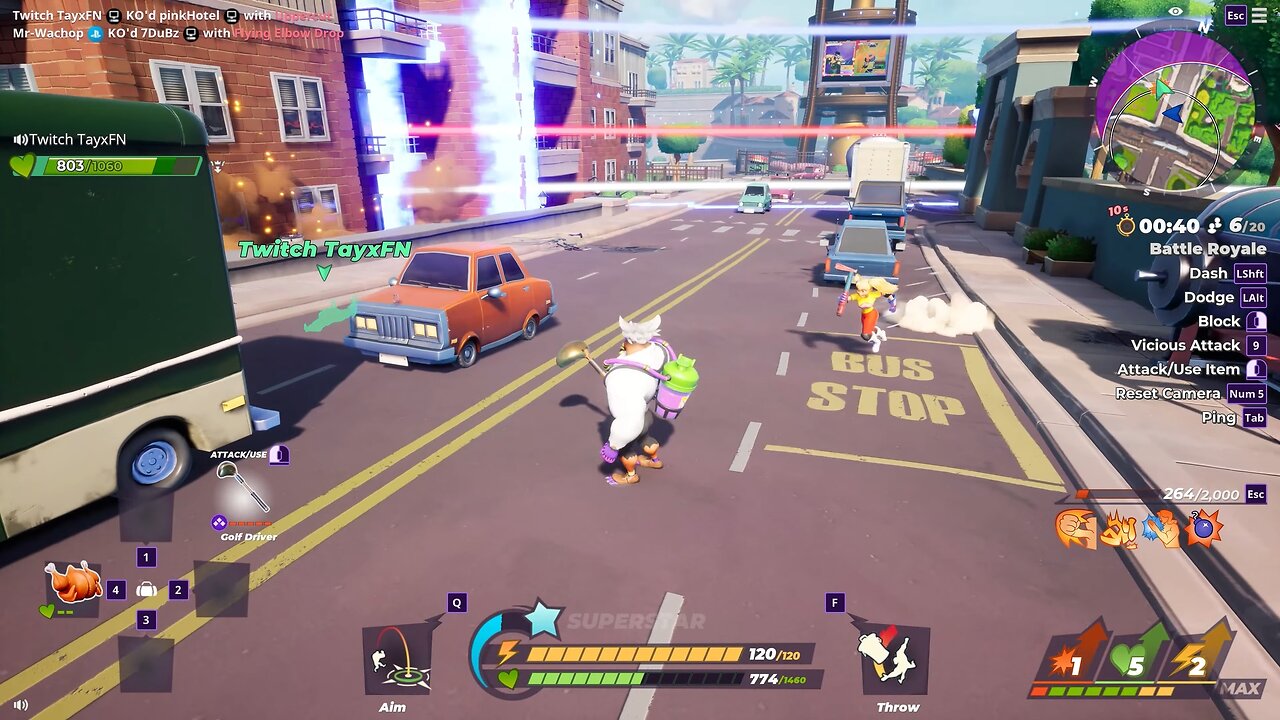Viewport: 1280px width, 720px height.
Task: Select the Golf Driver weapon icon
Action: (x=243, y=486)
